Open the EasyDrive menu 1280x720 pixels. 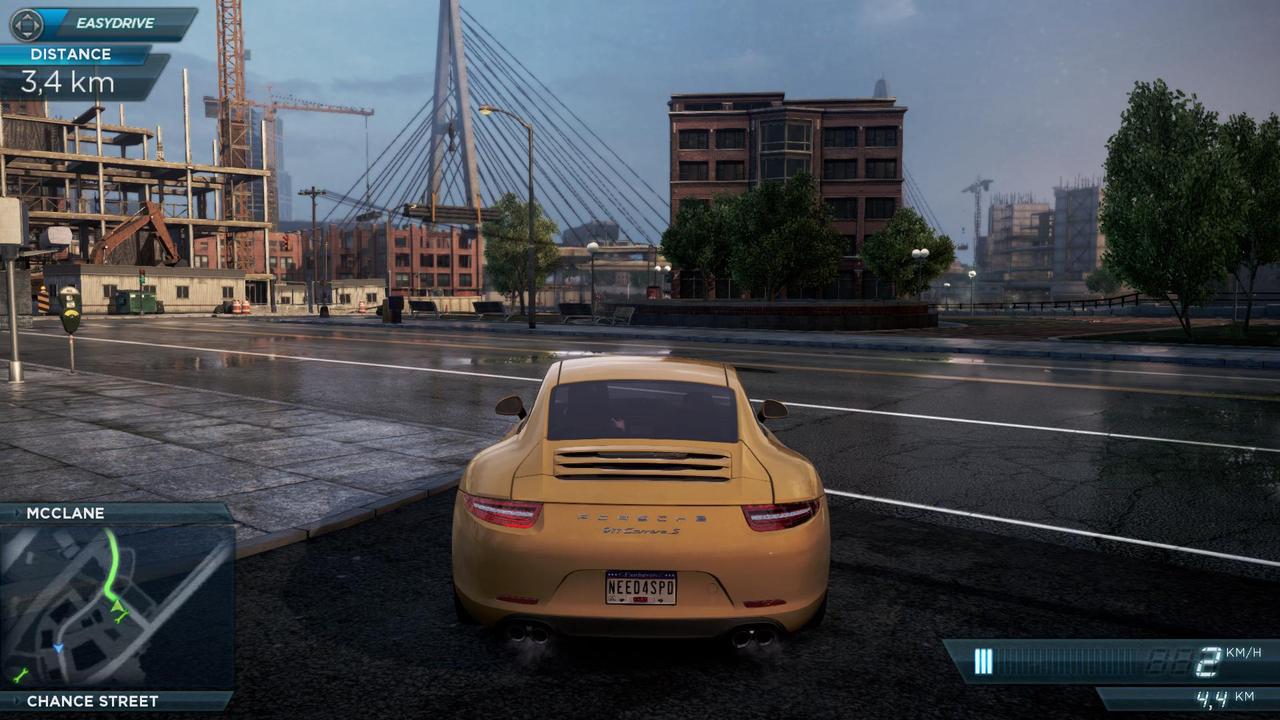click(x=103, y=23)
